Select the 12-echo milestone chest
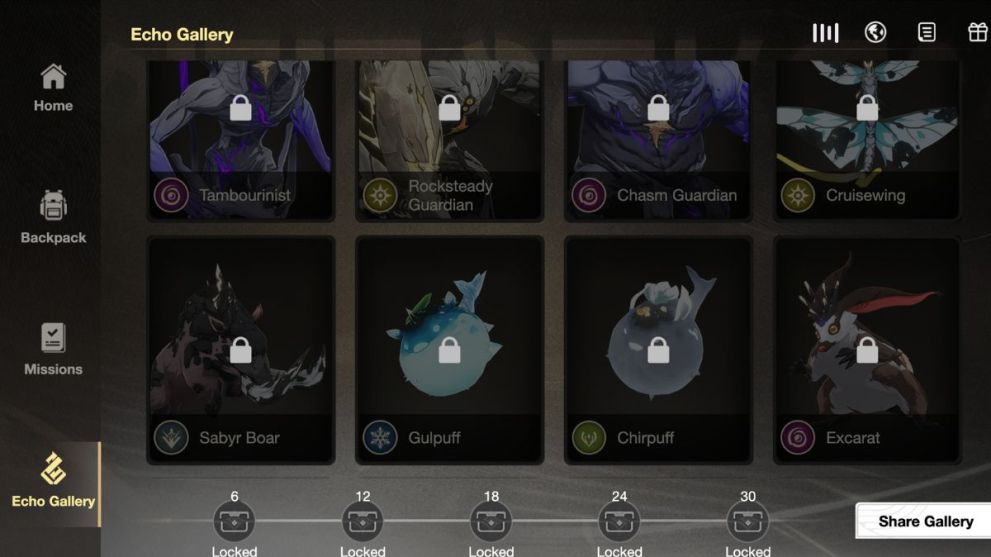The width and height of the screenshot is (991, 557). pos(362,521)
